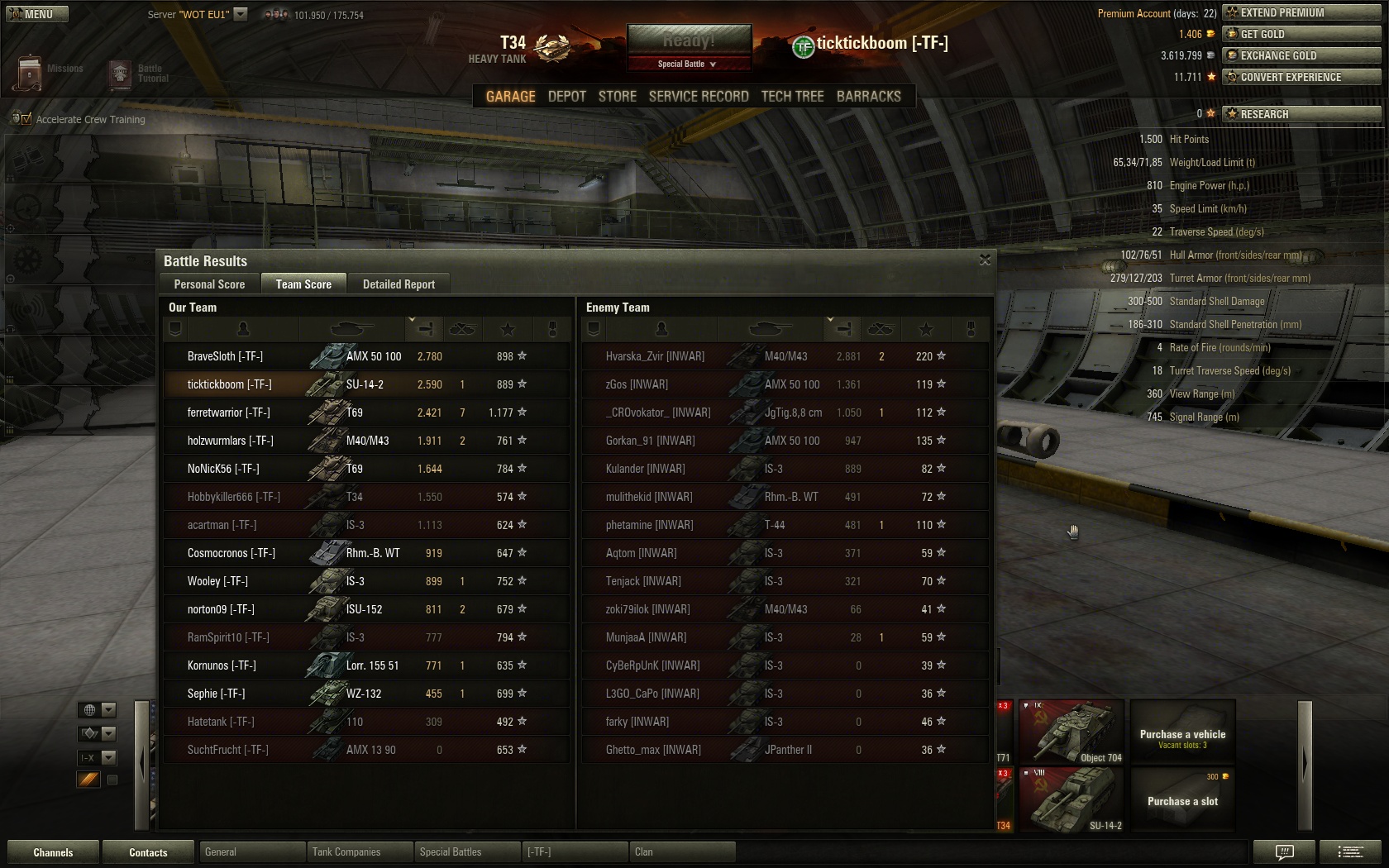Open the Research button
This screenshot has height=868, width=1389.
(x=1301, y=114)
